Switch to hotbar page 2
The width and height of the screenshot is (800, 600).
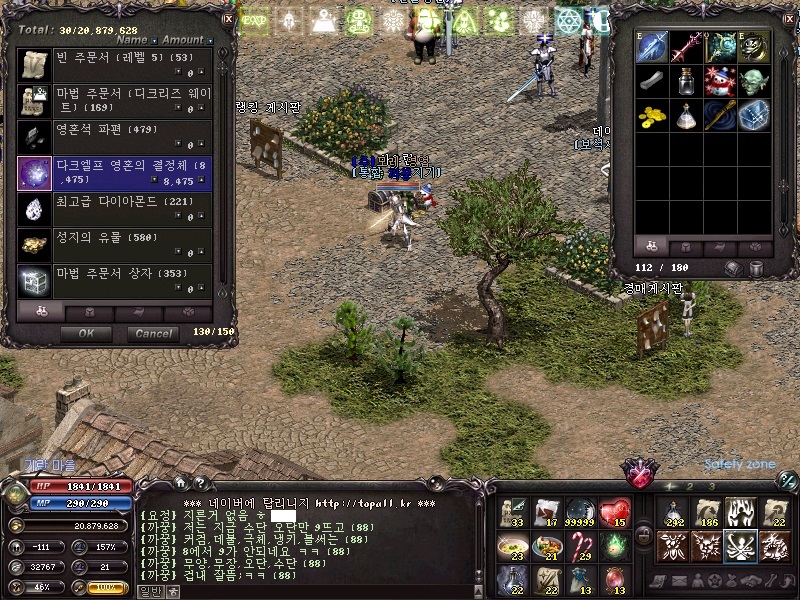tap(688, 485)
